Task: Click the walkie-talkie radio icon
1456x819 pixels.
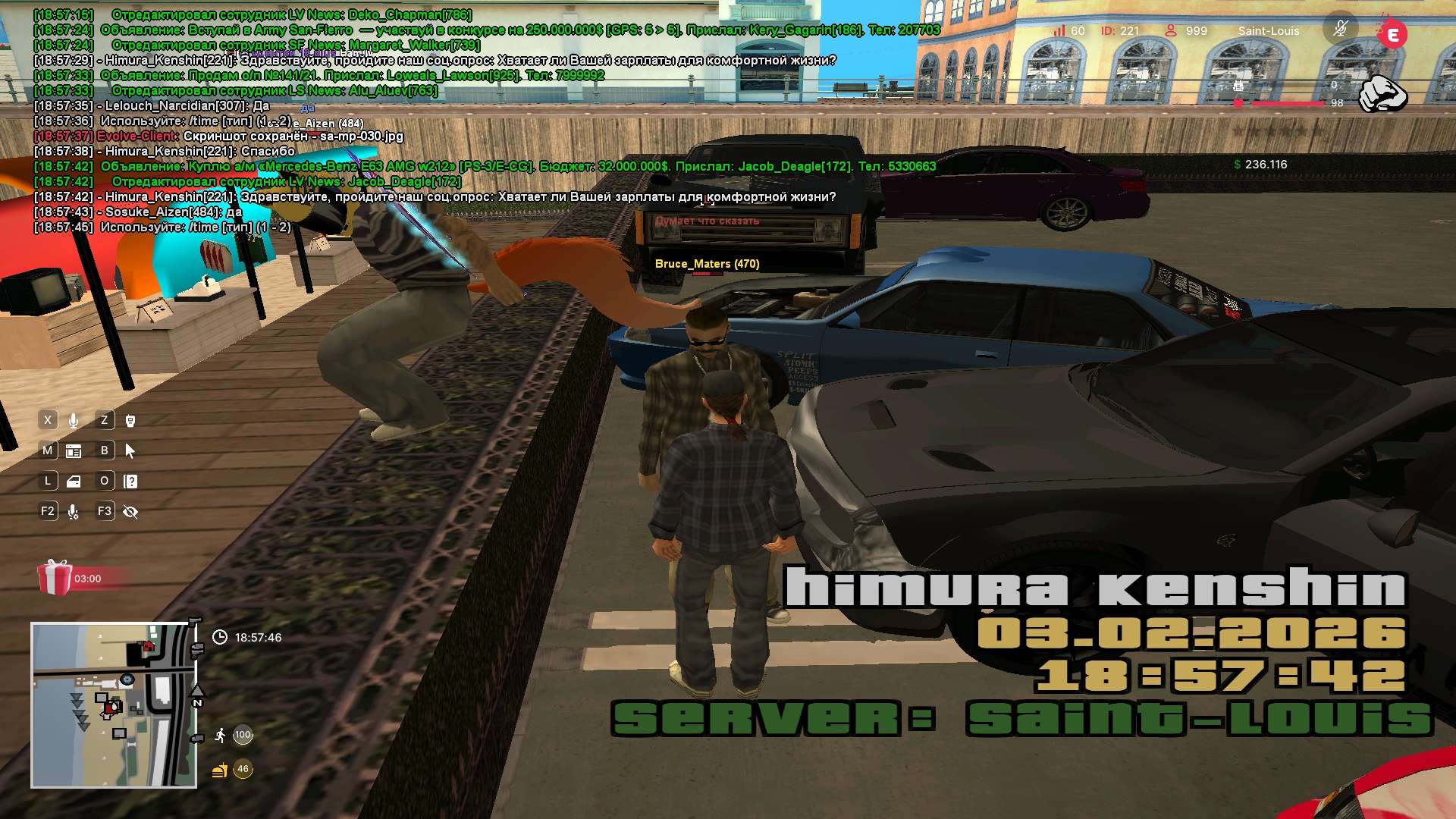Action: [x=130, y=420]
